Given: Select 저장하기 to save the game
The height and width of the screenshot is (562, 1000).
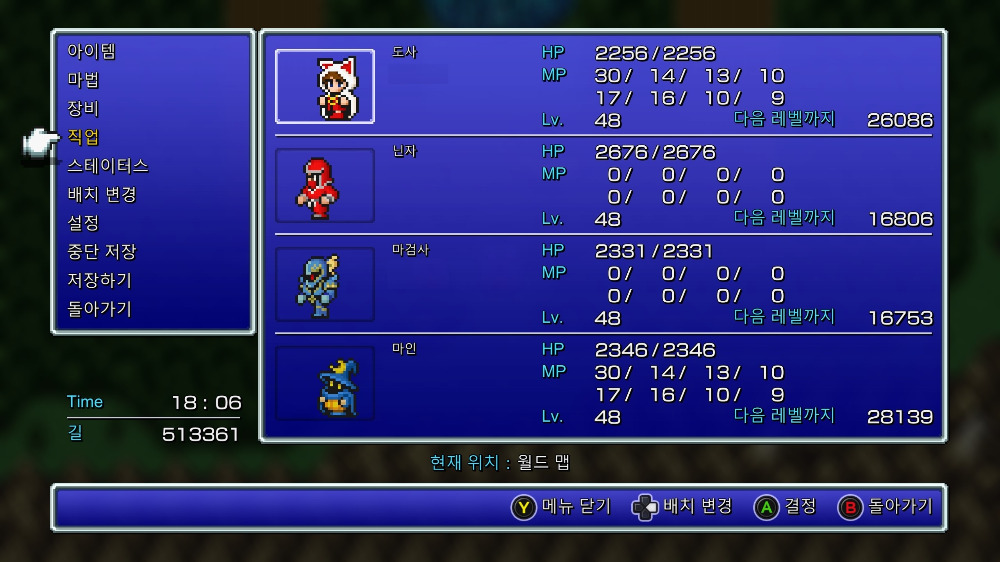Looking at the screenshot, I should coord(100,281).
